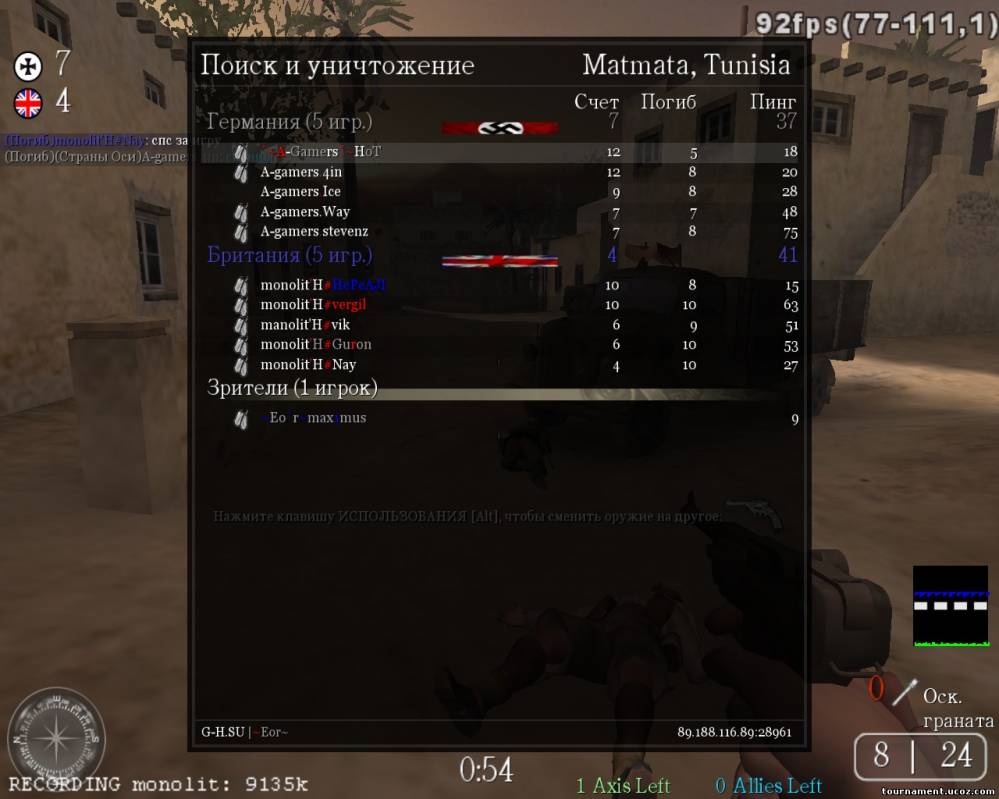Select the Зрители spectators header
Image resolution: width=999 pixels, height=799 pixels.
292,387
